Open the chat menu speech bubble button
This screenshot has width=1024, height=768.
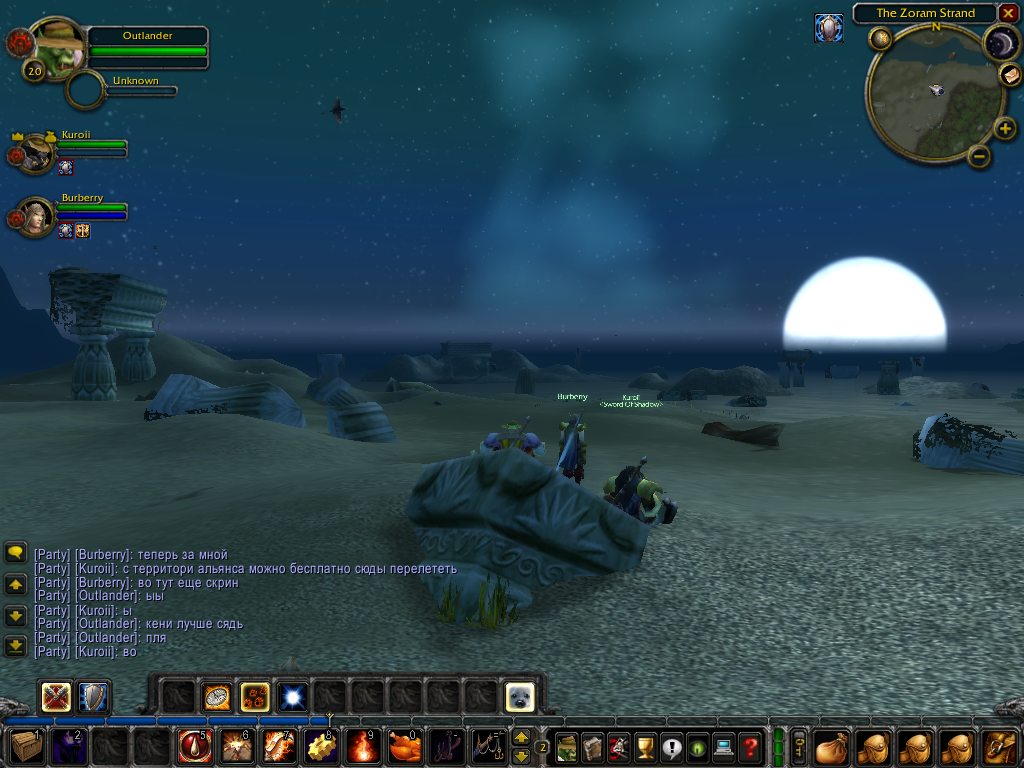(15, 552)
